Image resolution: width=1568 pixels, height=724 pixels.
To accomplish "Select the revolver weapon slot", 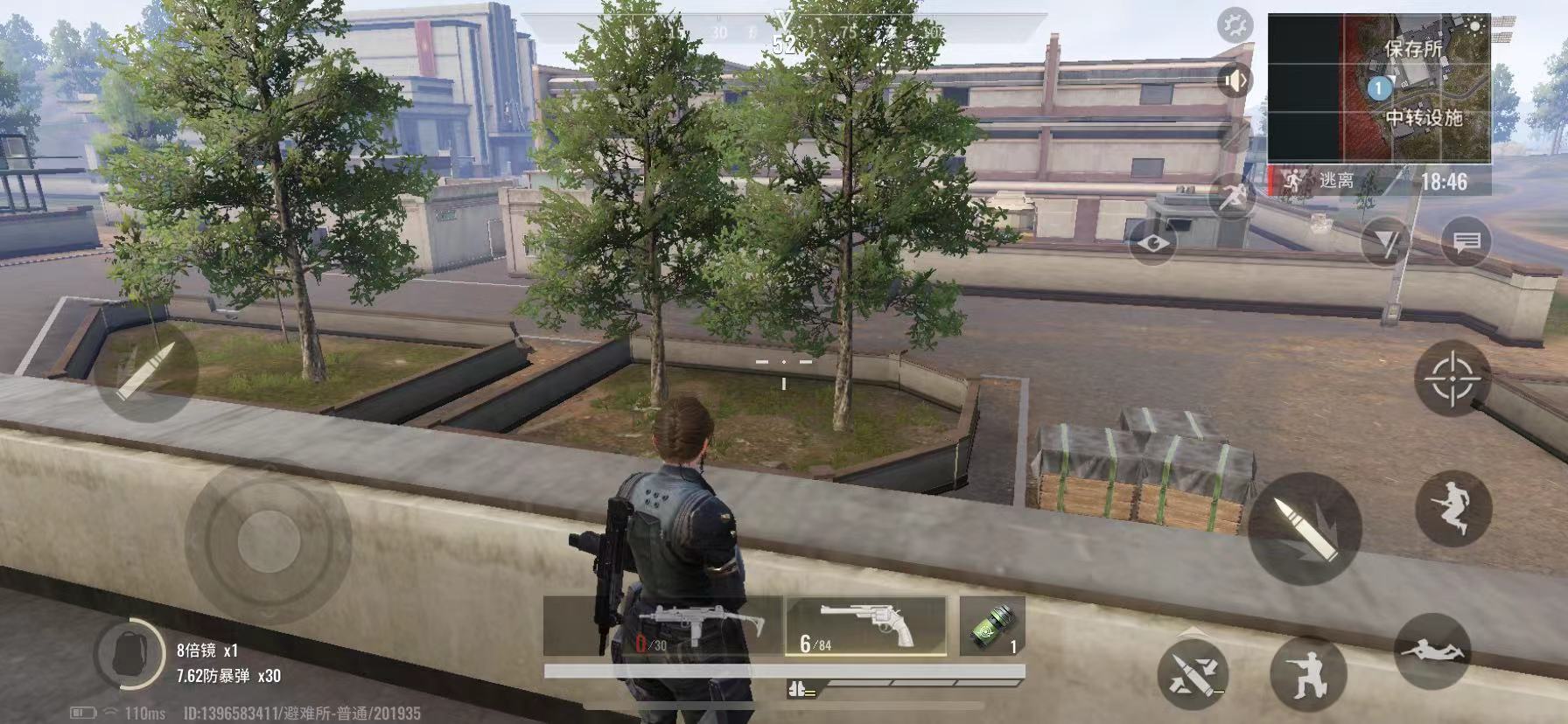I will point(865,626).
